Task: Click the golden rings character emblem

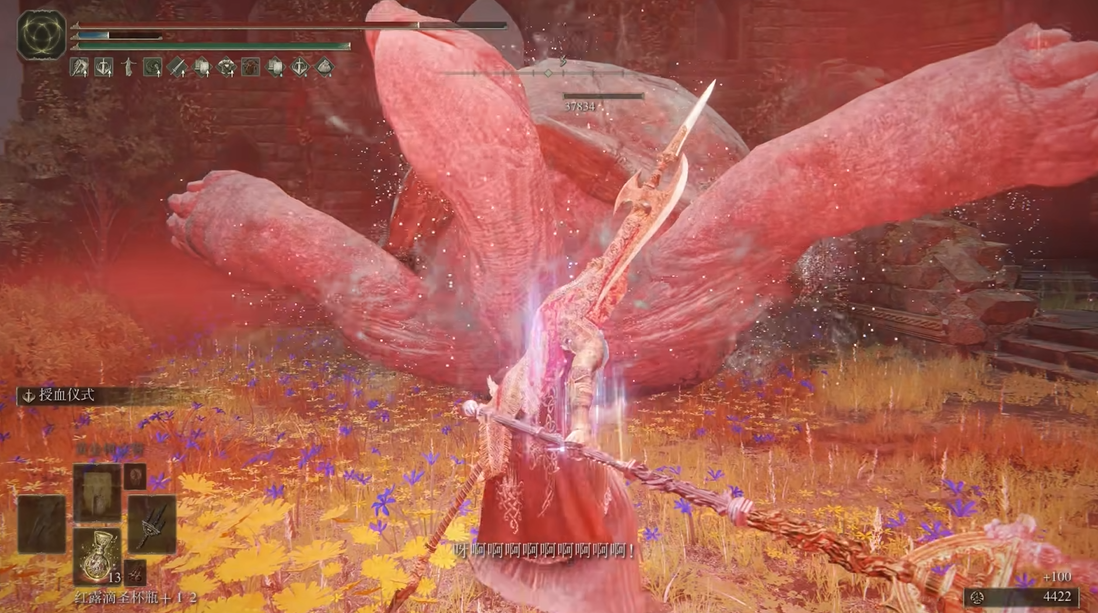Action: click(x=42, y=34)
